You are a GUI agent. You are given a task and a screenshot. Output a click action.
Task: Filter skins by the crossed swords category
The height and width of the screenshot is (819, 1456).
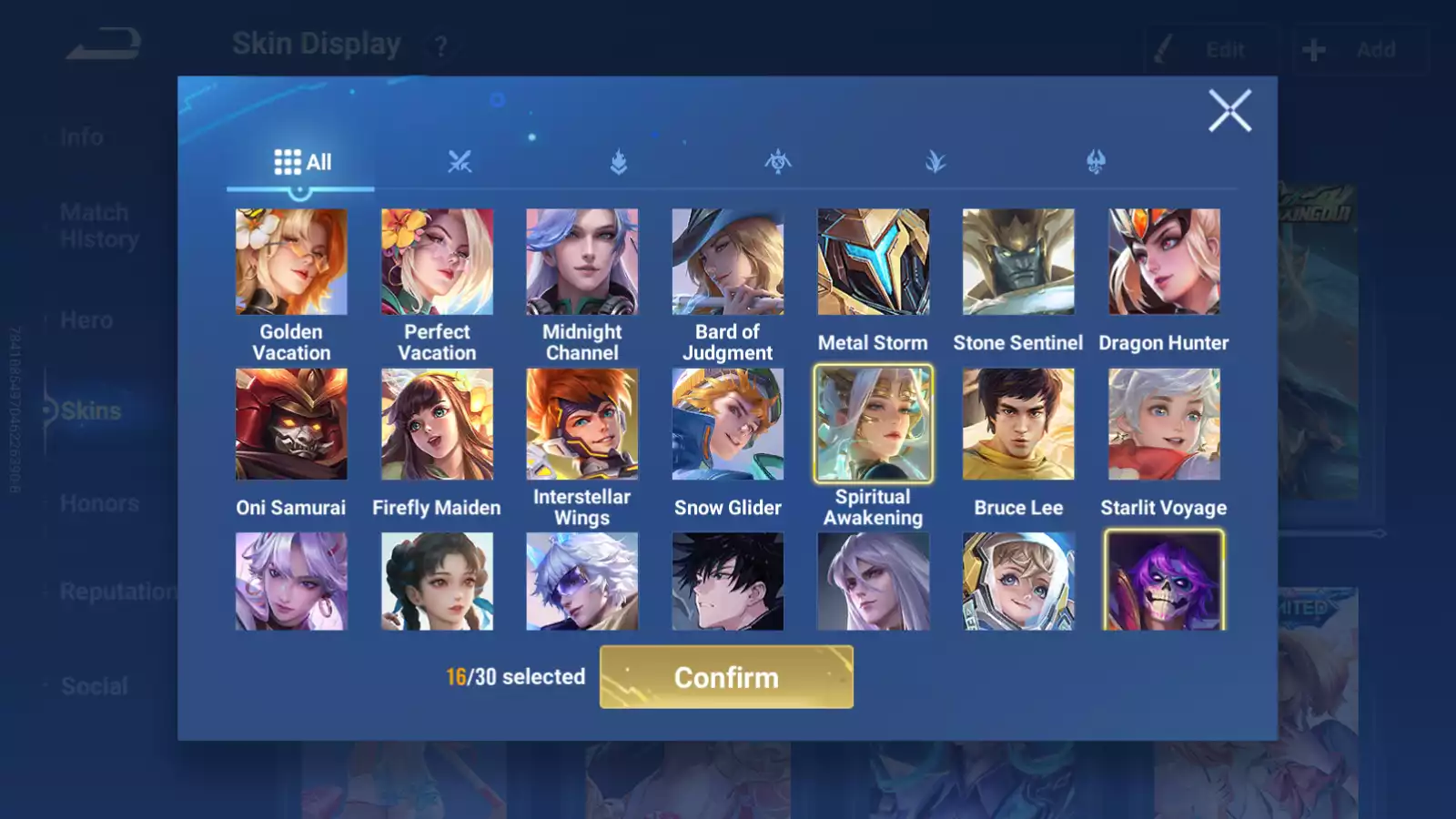click(460, 162)
